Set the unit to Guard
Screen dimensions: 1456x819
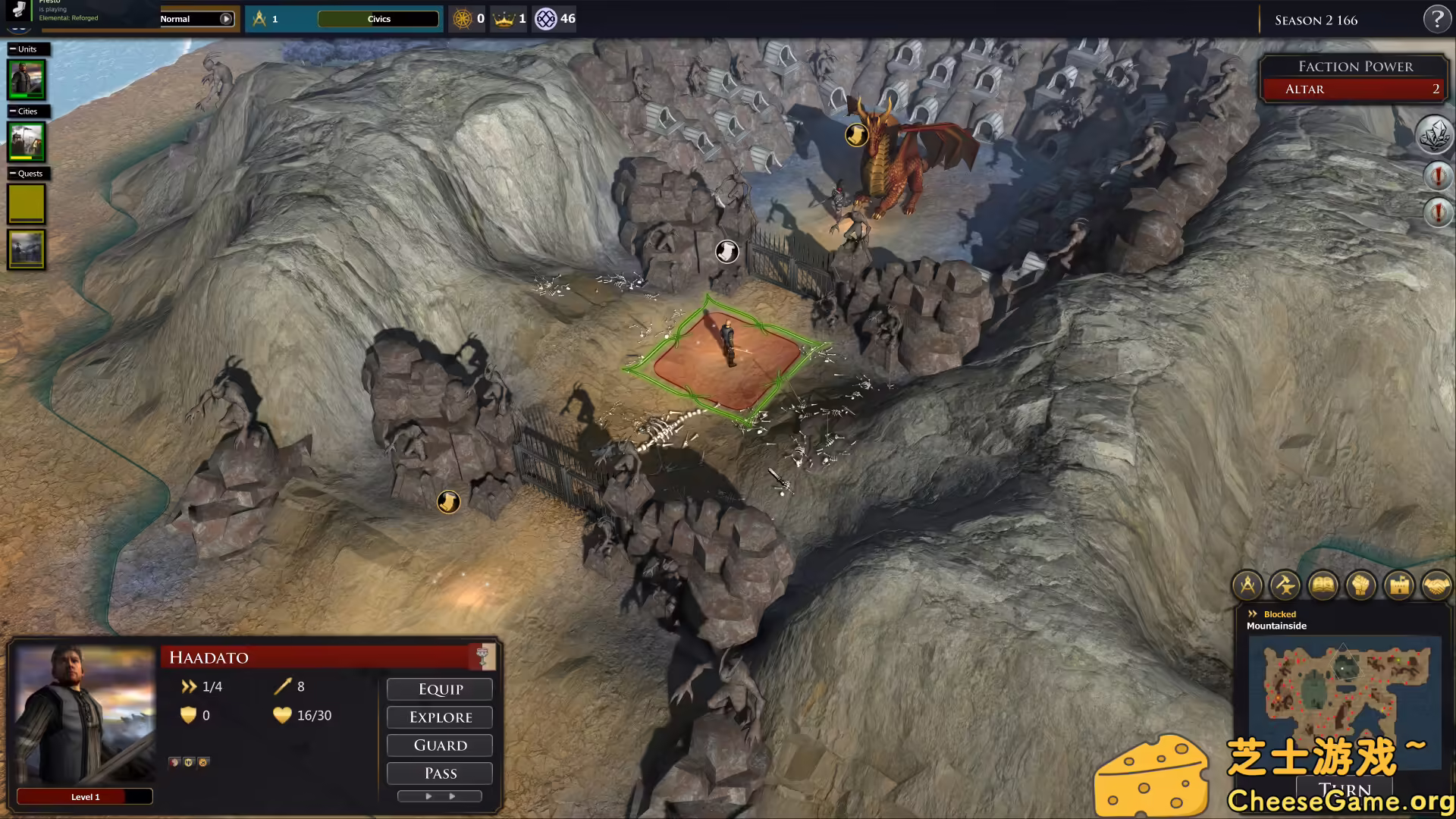coord(440,745)
